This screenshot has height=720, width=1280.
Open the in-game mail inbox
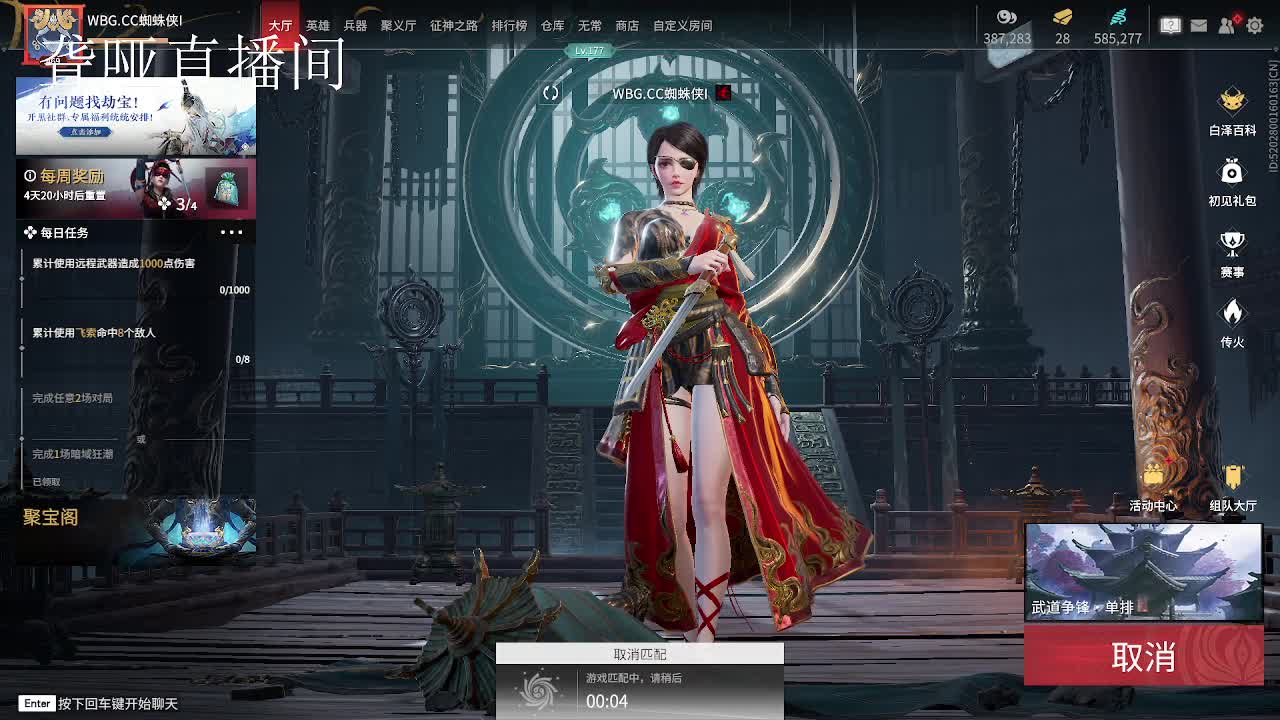click(x=1199, y=26)
